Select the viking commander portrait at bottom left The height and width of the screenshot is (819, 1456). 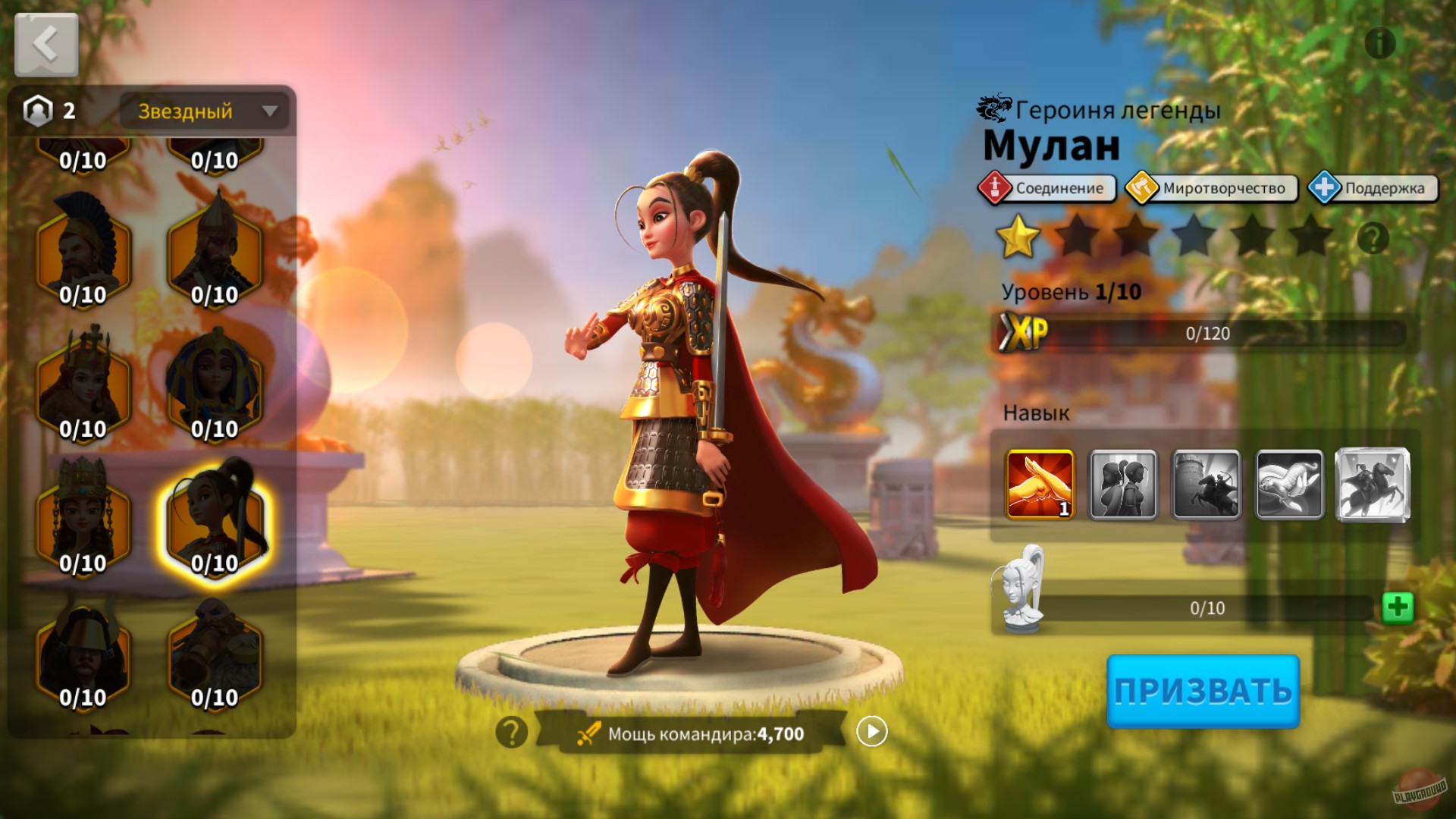(83, 654)
